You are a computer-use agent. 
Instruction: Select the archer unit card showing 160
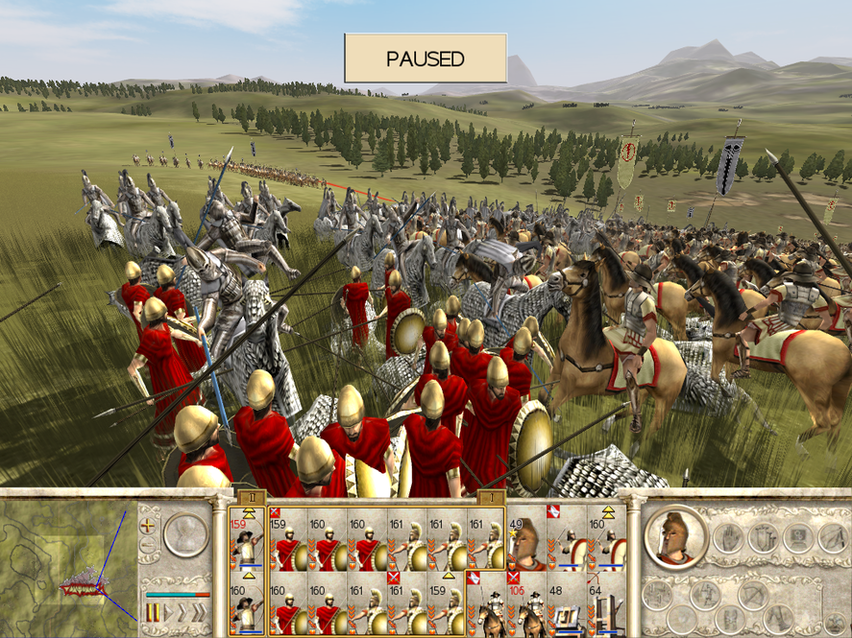[246, 604]
